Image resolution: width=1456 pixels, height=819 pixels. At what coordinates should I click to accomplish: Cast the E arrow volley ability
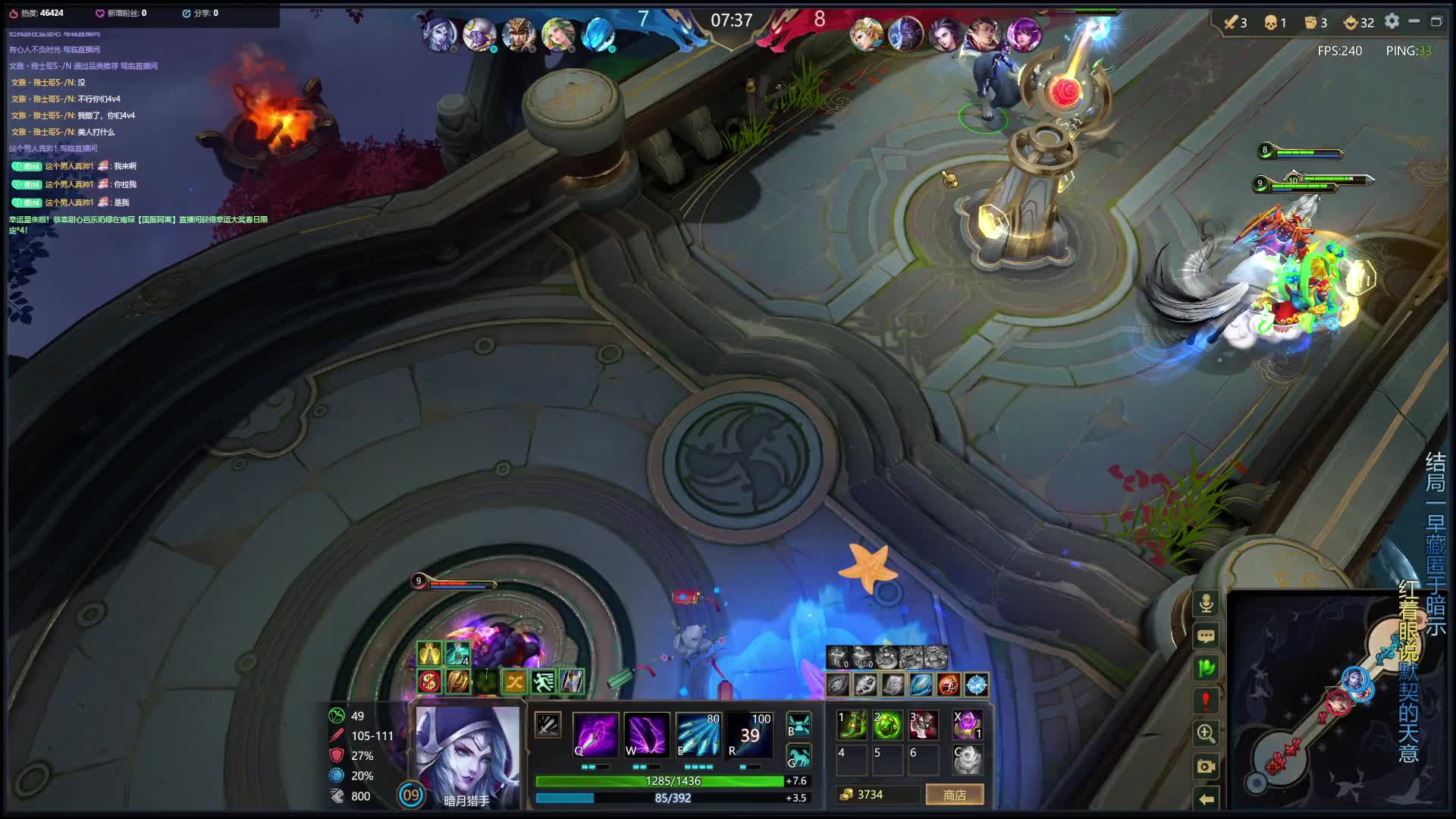point(698,734)
